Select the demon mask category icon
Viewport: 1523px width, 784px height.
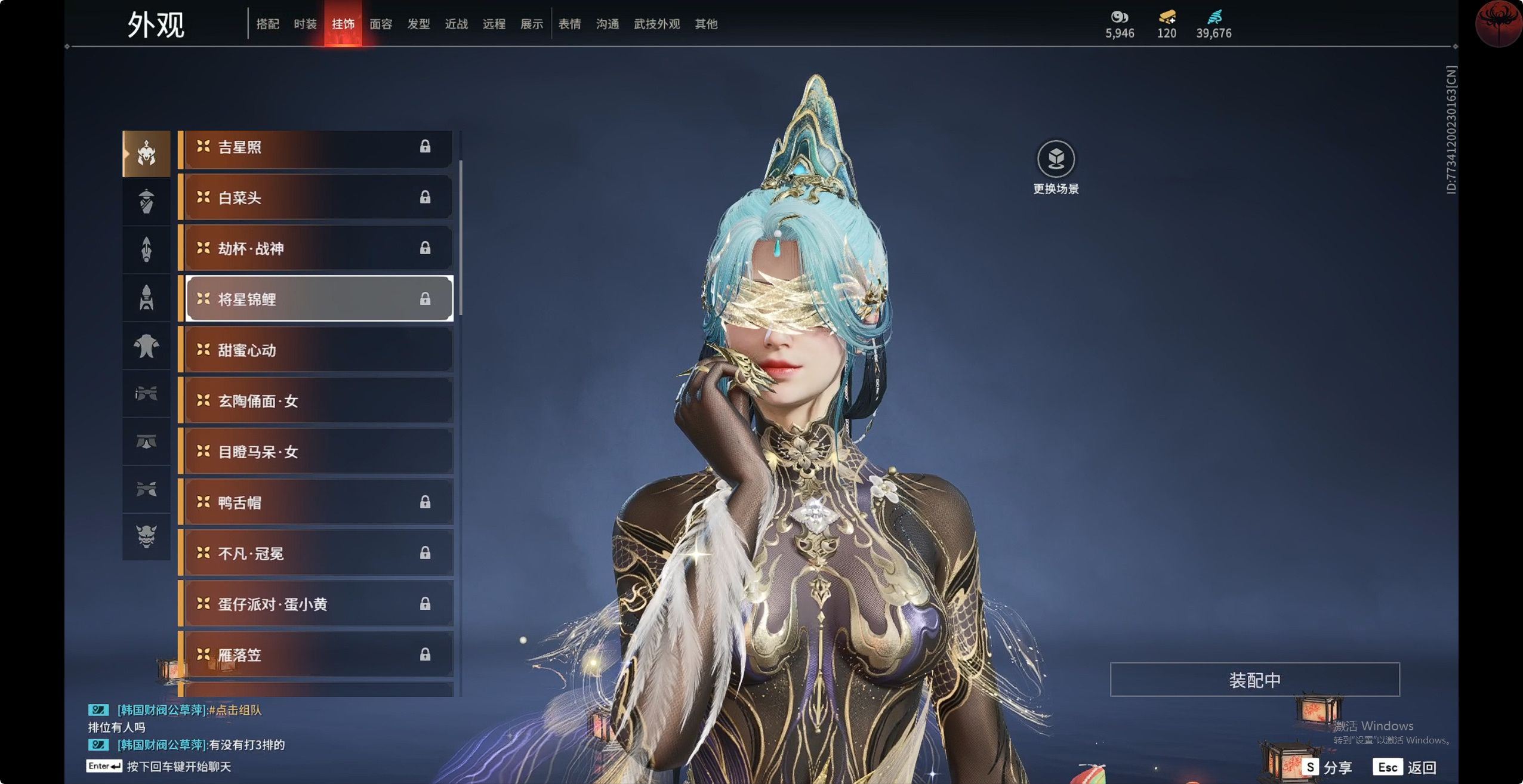click(x=146, y=536)
